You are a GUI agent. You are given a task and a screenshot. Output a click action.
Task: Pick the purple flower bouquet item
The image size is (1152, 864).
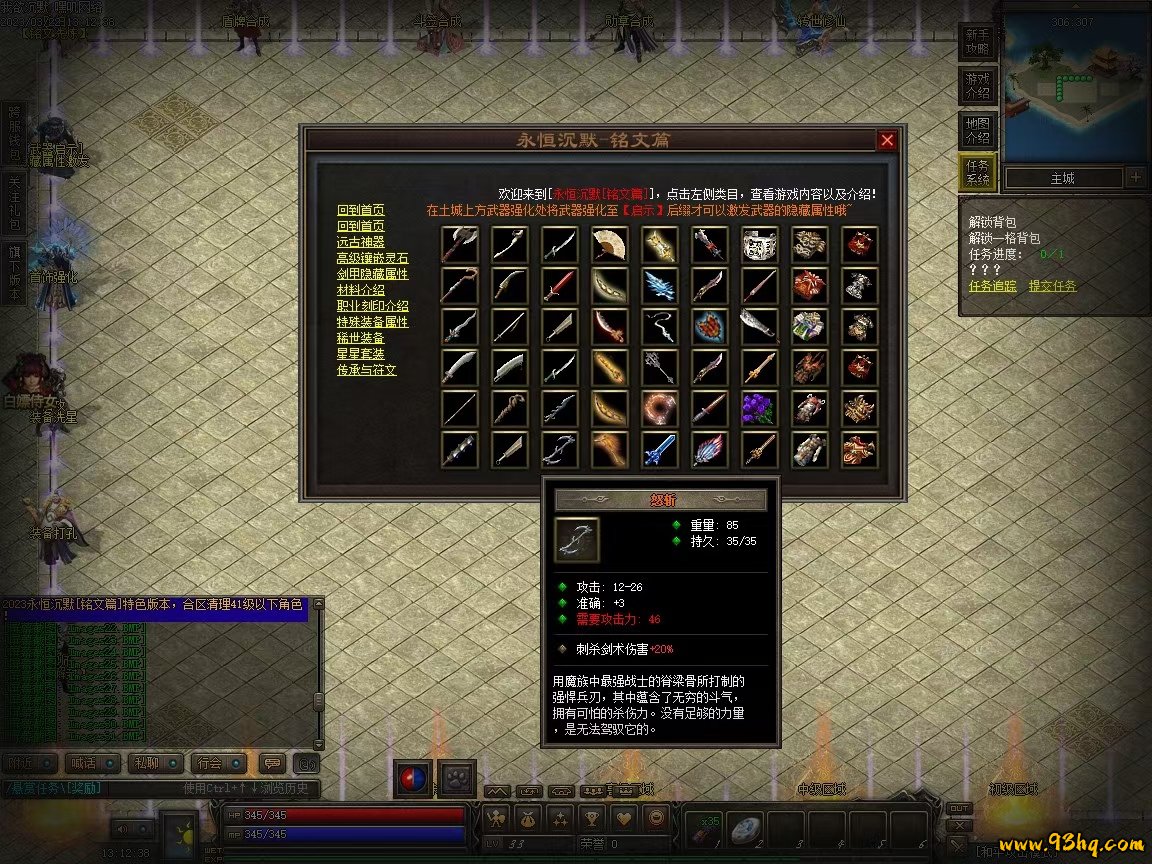point(759,408)
